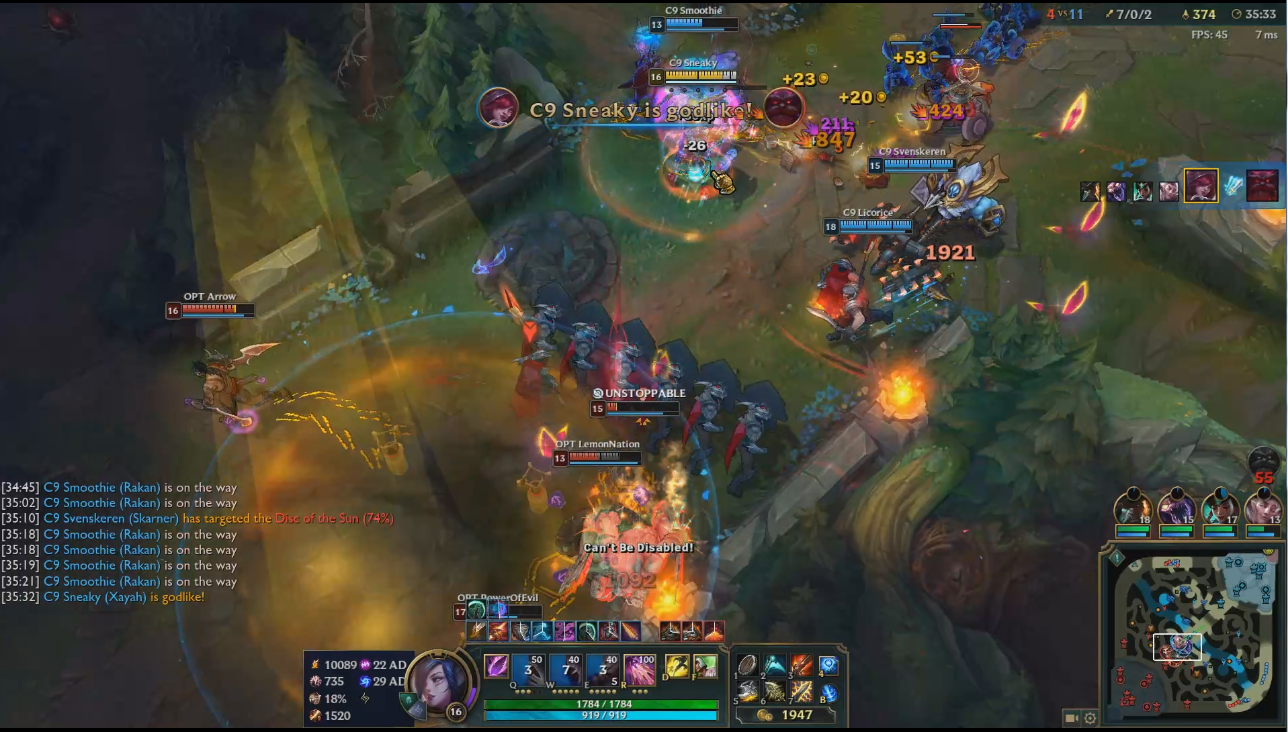Image resolution: width=1288 pixels, height=732 pixels.
Task: Select the item in slot 3
Action: tap(802, 665)
